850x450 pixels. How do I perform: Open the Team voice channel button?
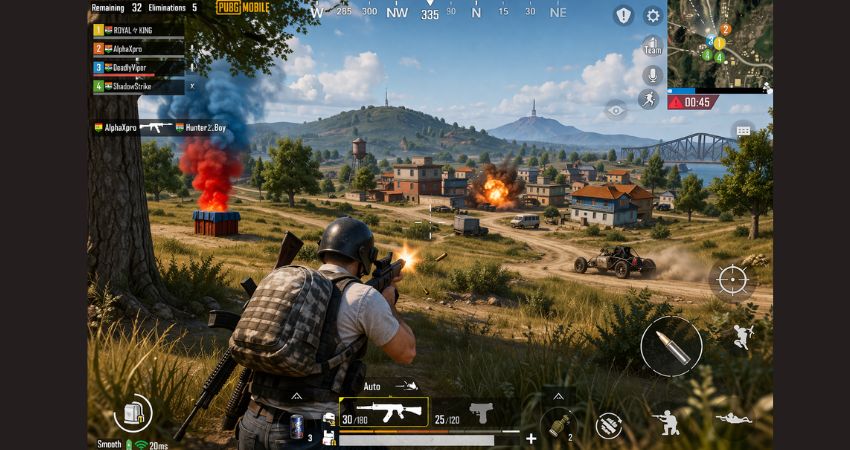click(652, 46)
